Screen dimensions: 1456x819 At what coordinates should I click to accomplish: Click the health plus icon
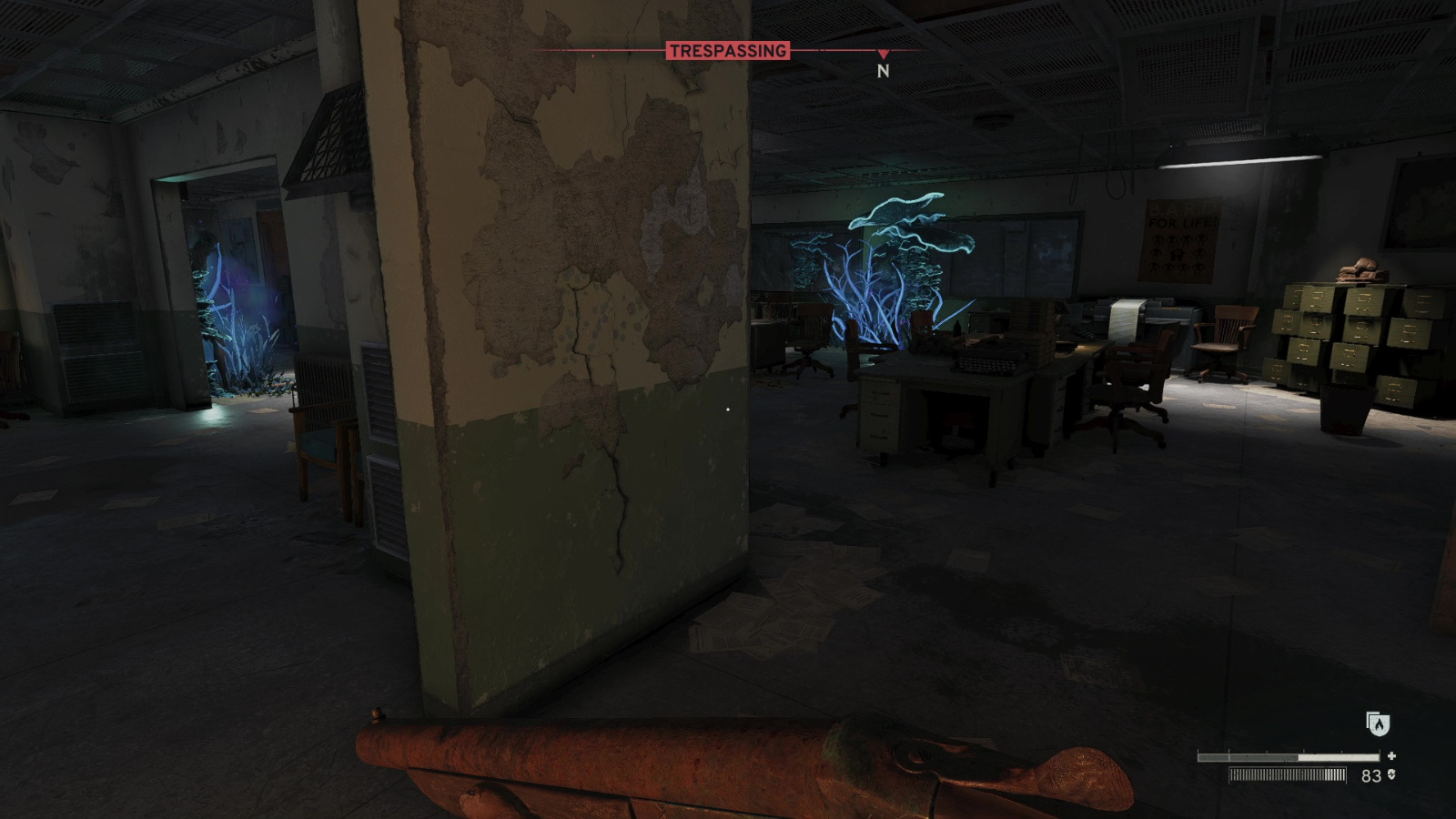pos(1391,756)
